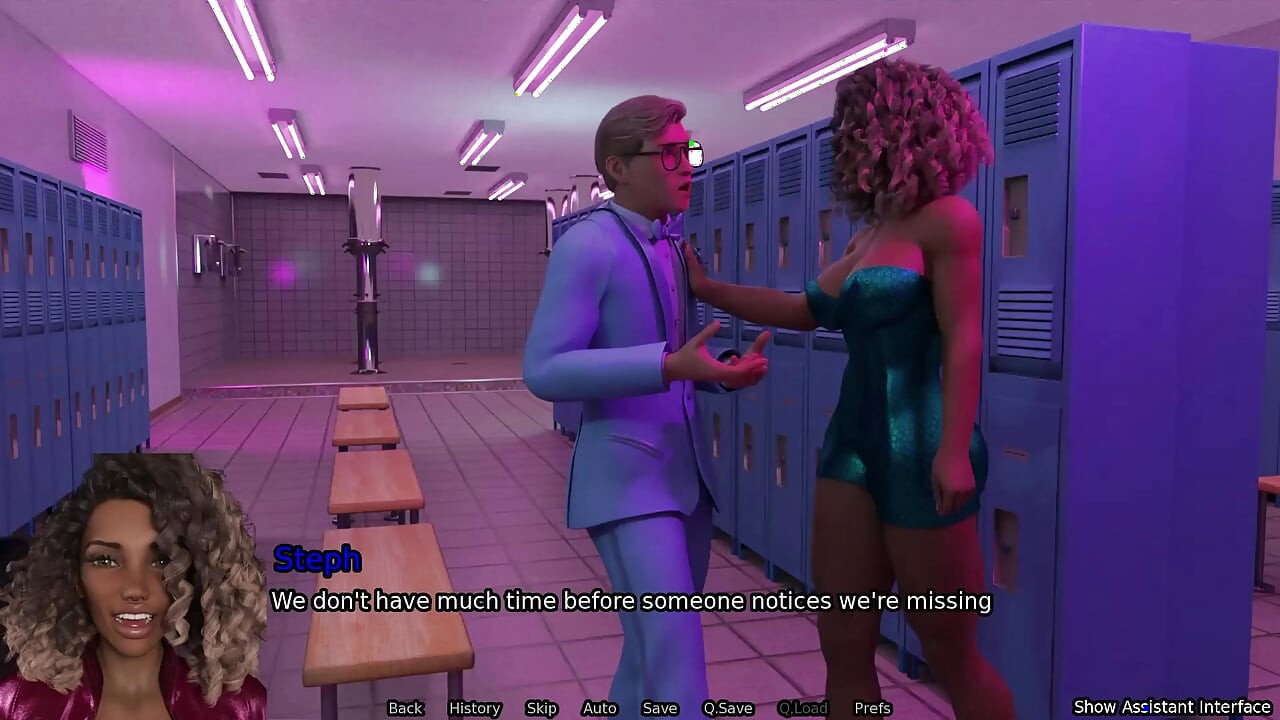Review past dialogue via History
The height and width of the screenshot is (720, 1280).
[474, 708]
